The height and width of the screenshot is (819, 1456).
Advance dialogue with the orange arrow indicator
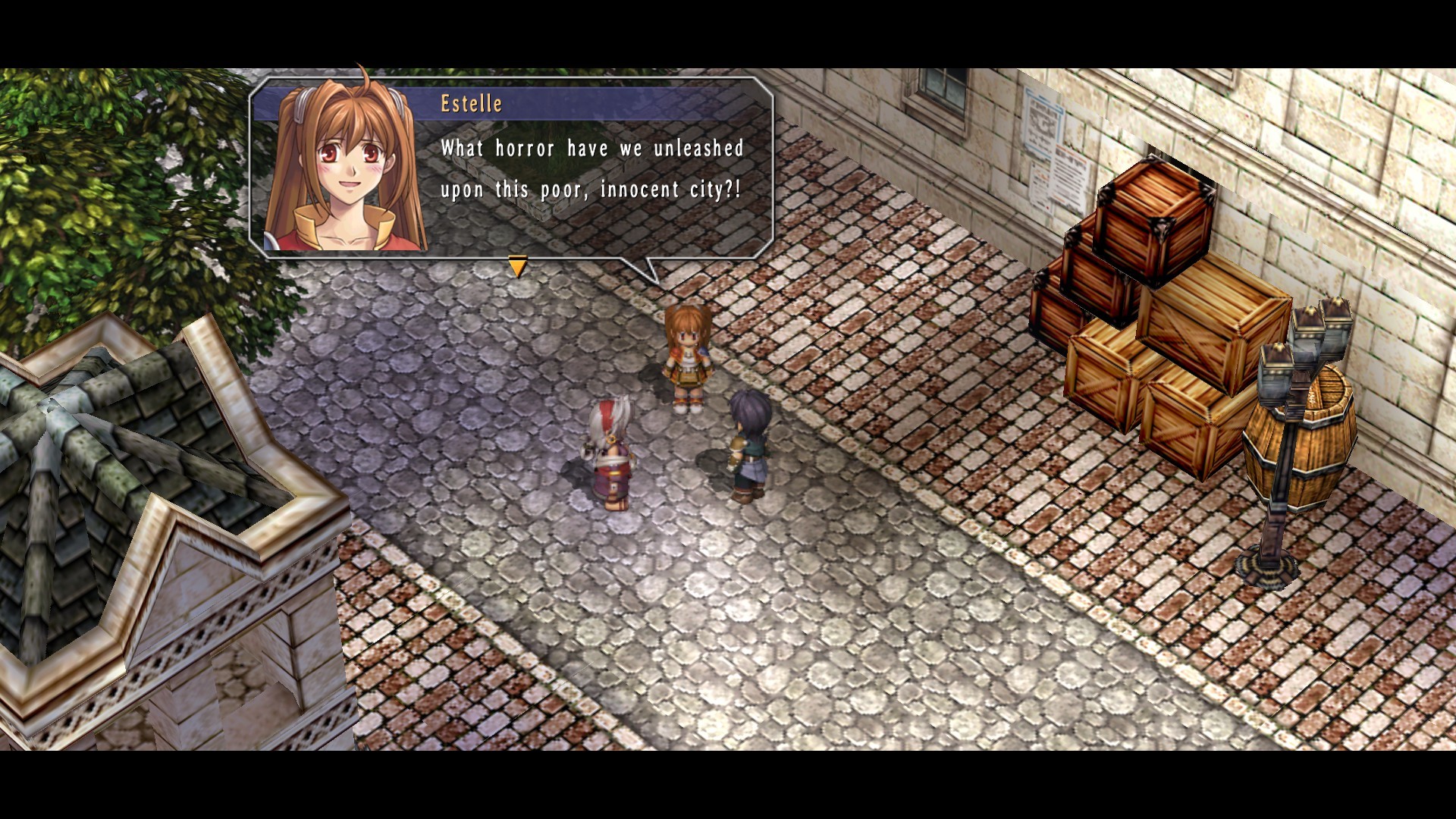point(518,266)
